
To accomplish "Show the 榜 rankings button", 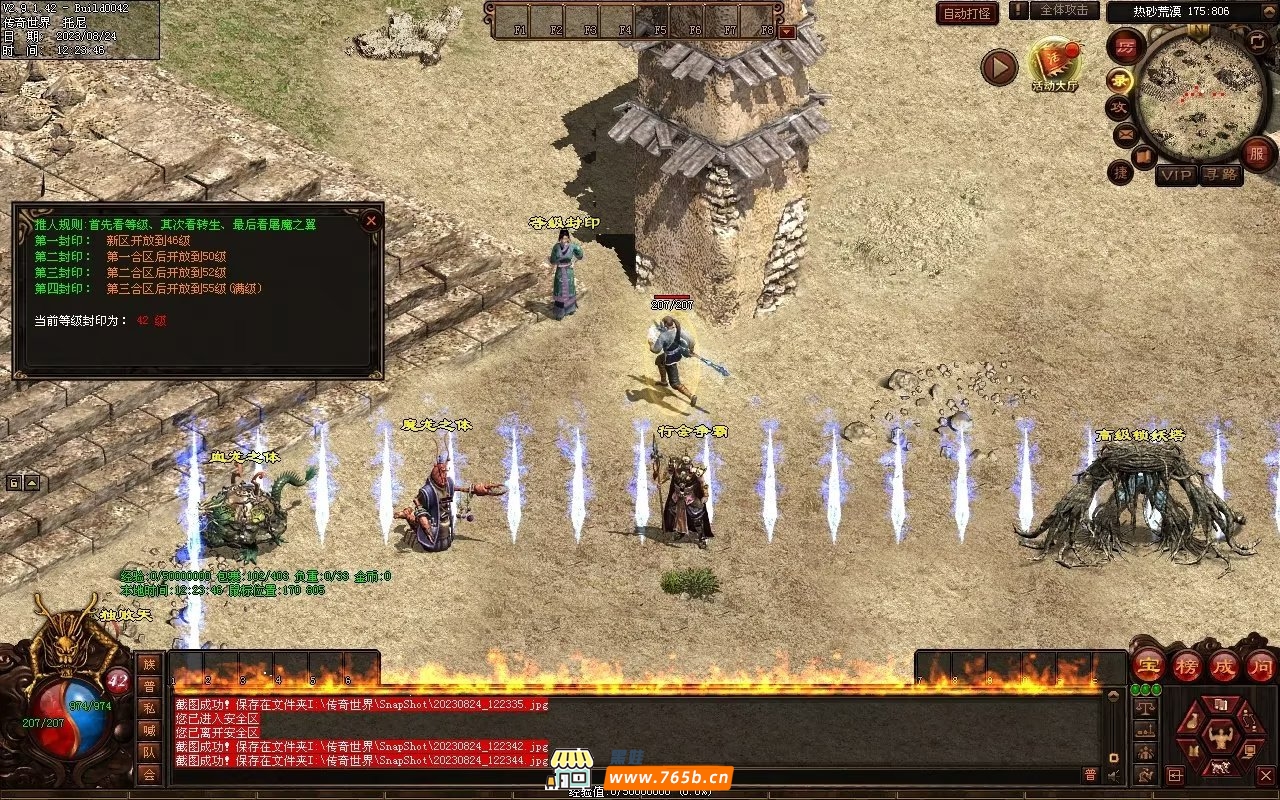I will (1186, 665).
